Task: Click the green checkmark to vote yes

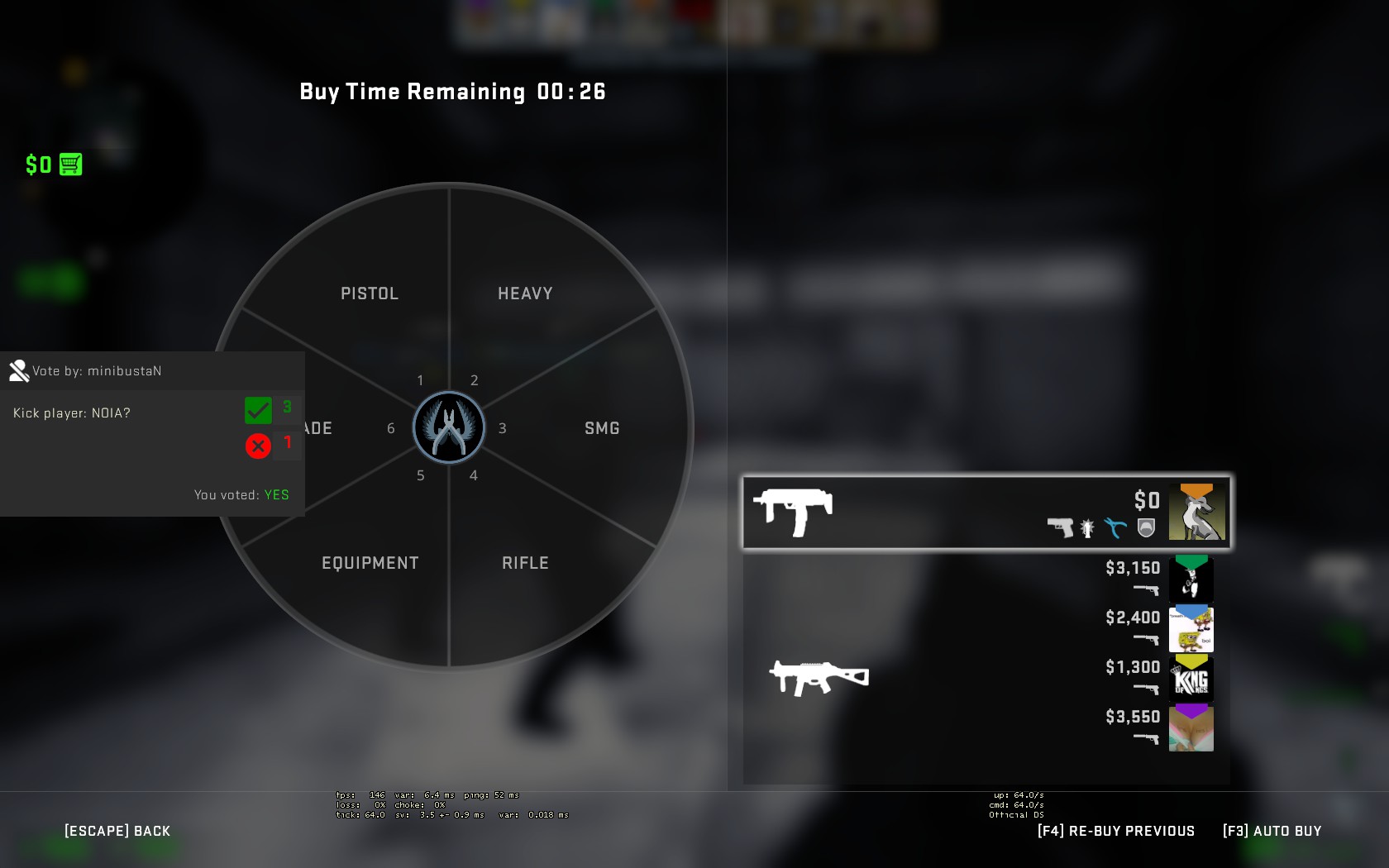Action: 257,409
